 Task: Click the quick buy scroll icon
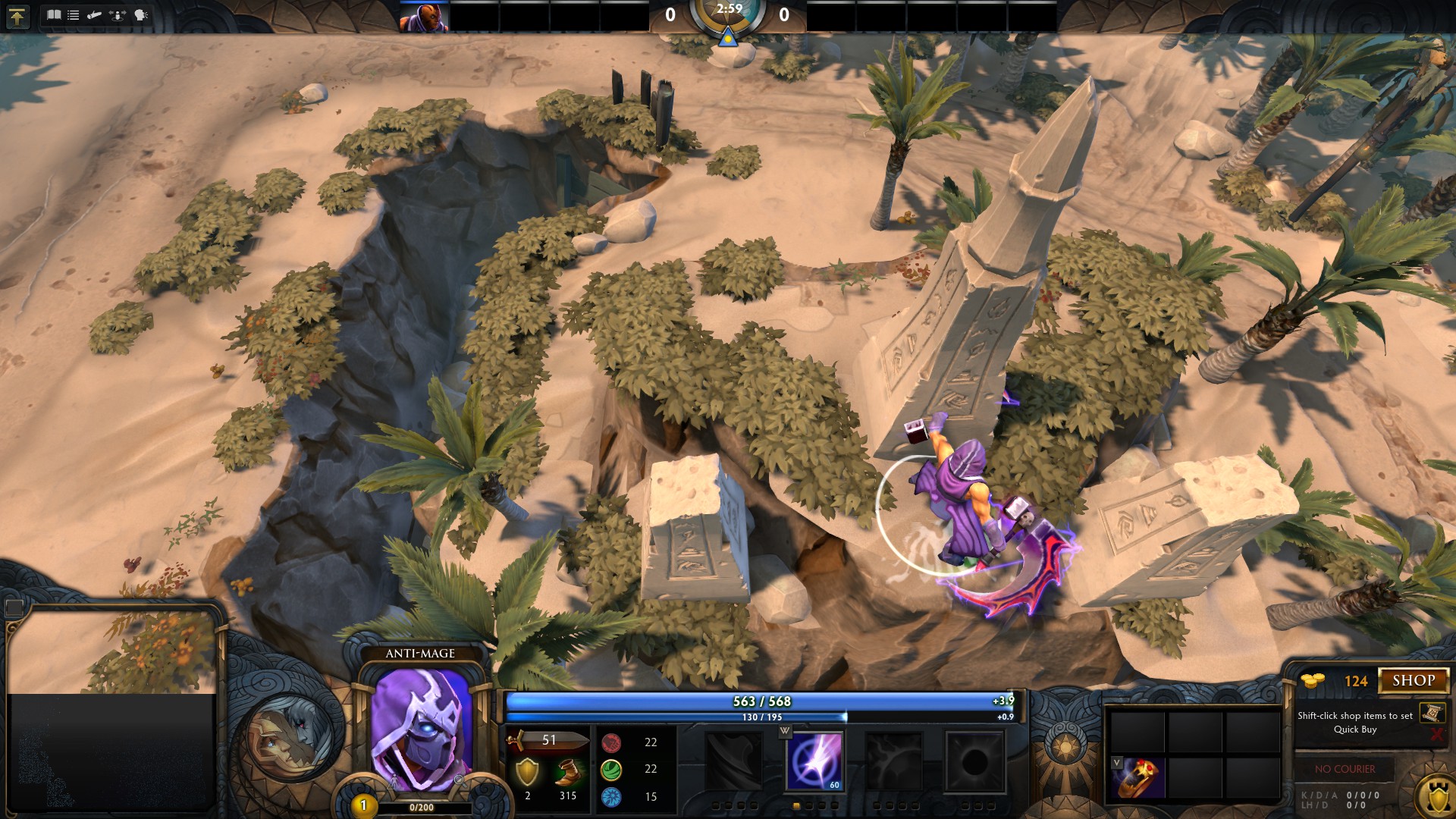(1432, 713)
